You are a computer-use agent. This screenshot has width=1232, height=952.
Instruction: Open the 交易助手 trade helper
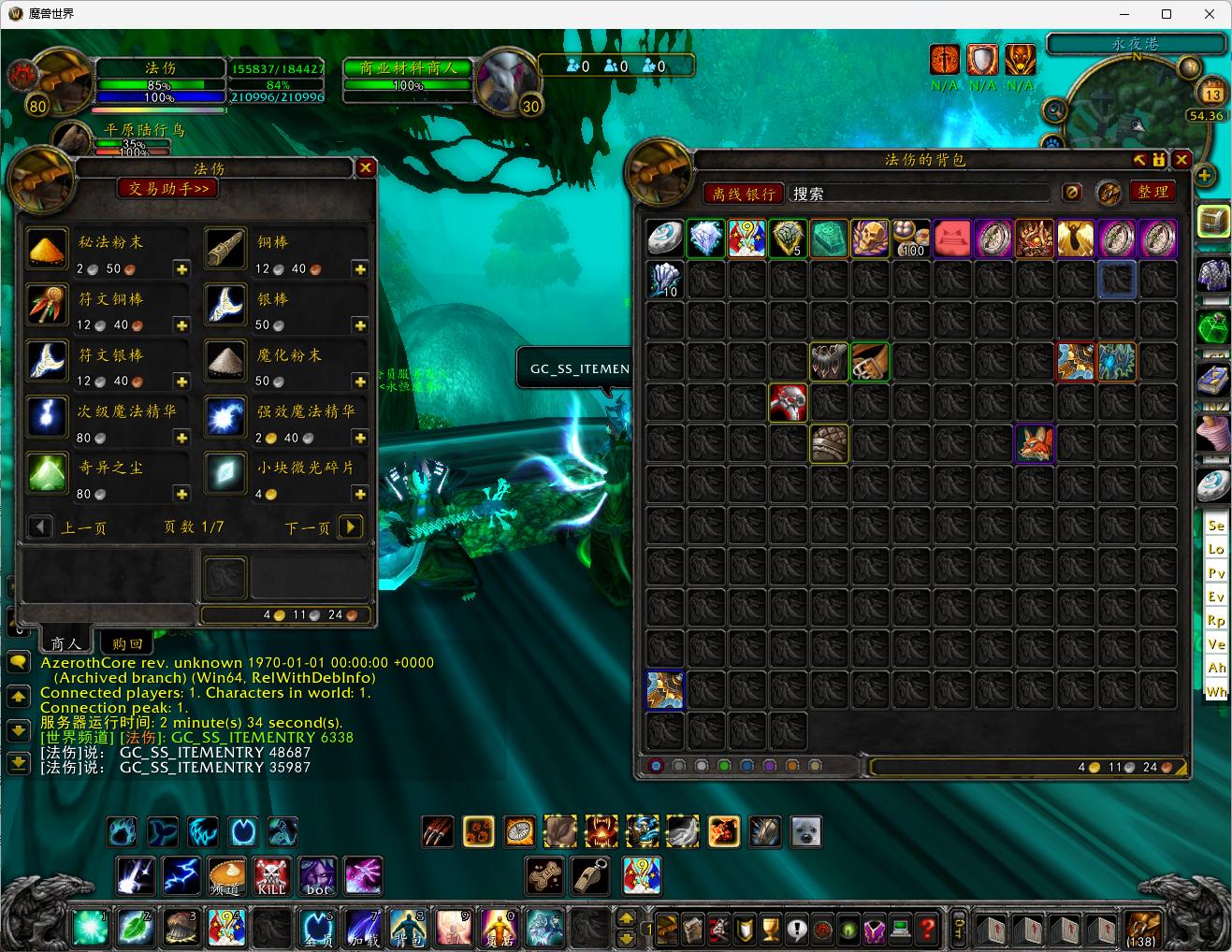tap(168, 188)
